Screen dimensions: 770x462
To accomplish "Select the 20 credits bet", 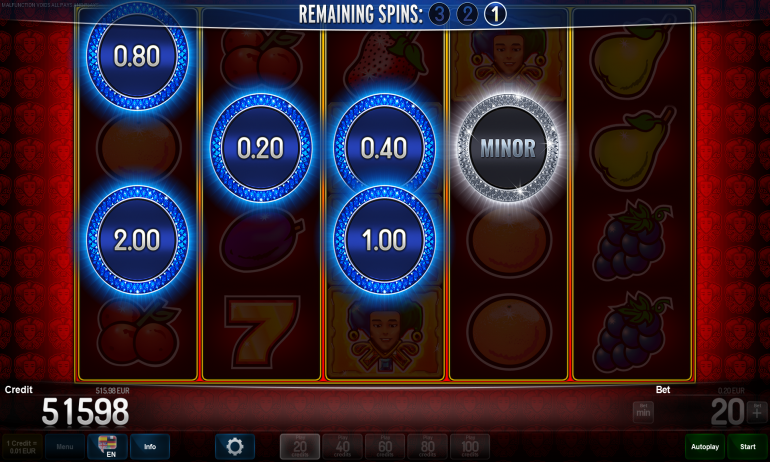I will pyautogui.click(x=299, y=446).
